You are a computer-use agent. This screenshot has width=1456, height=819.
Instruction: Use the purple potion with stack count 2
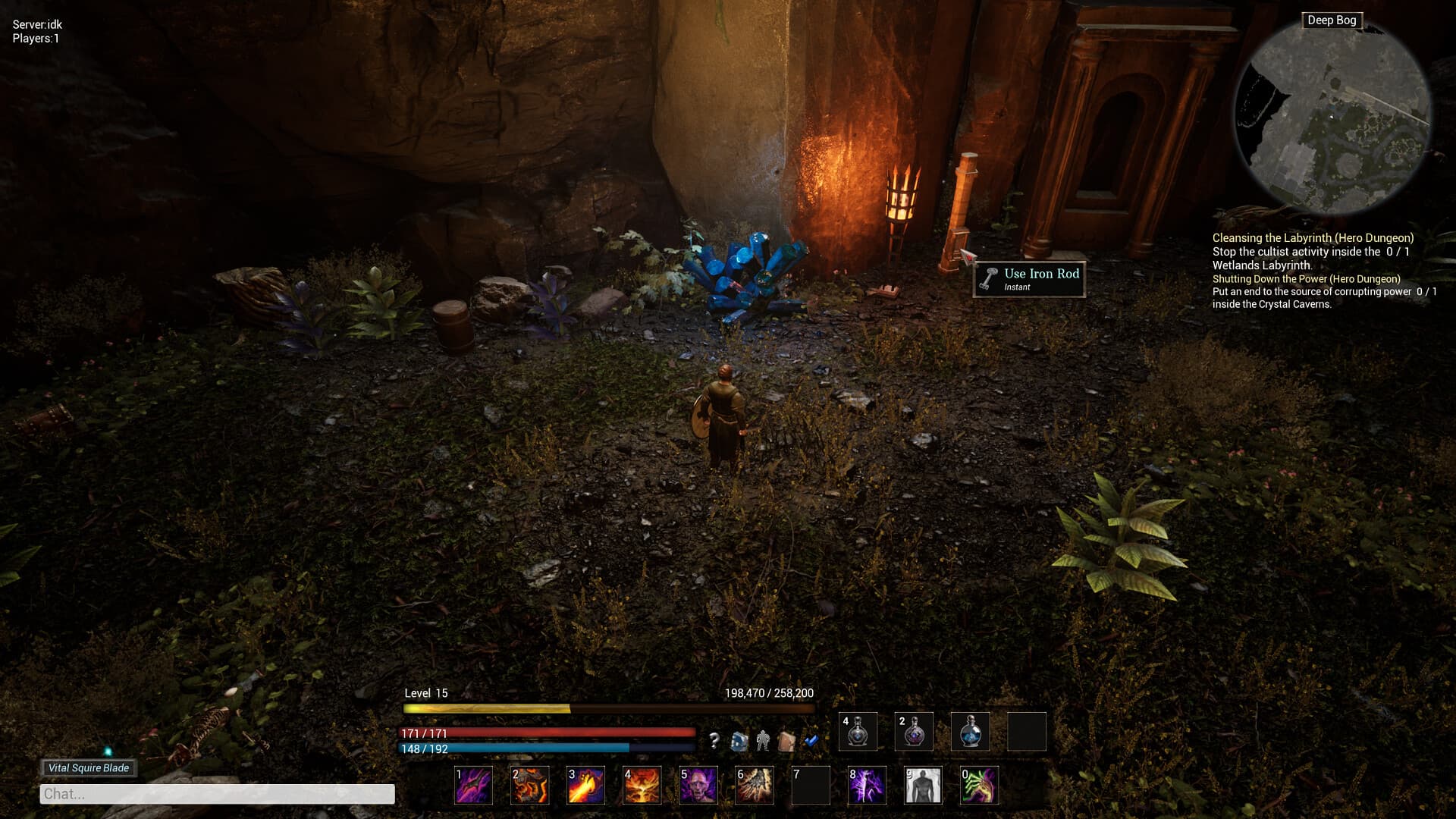914,732
